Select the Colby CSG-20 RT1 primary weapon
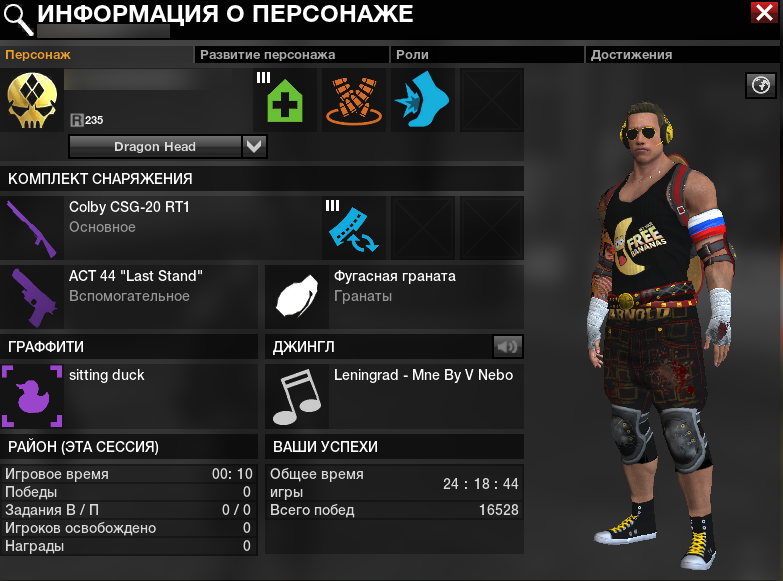Viewport: 783px width, 581px height. (x=32, y=227)
